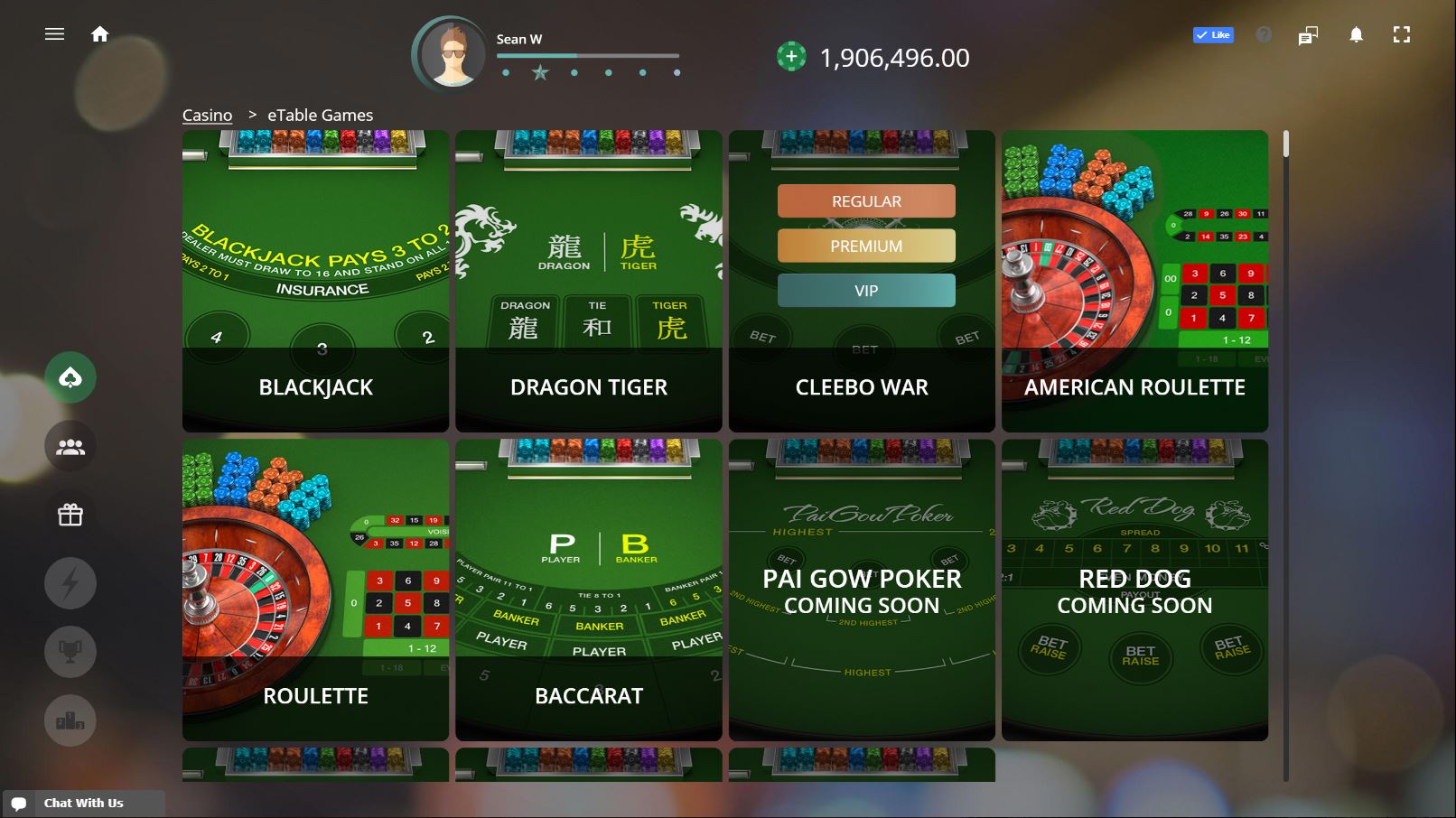Launch the Blackjack game thumbnail
The width and height of the screenshot is (1456, 818).
pos(315,280)
